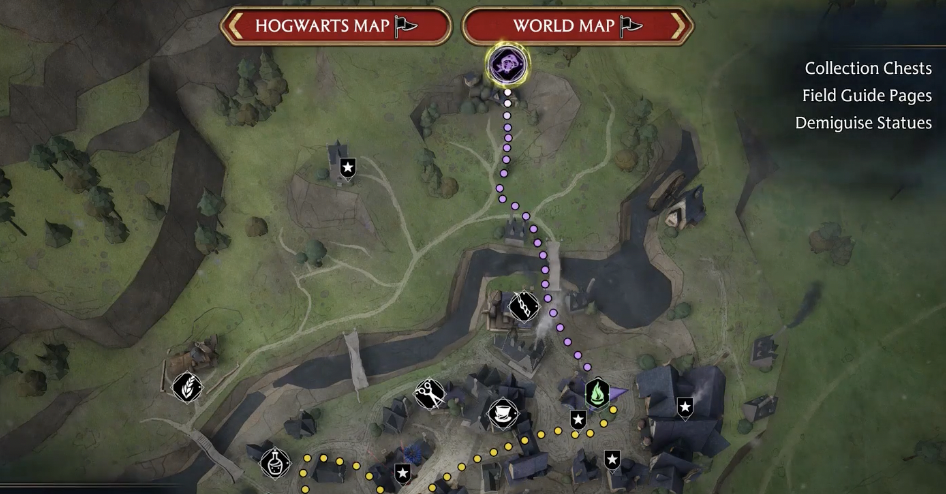Select the purple quest marker
Viewport: 946px width, 494px height.
507,66
